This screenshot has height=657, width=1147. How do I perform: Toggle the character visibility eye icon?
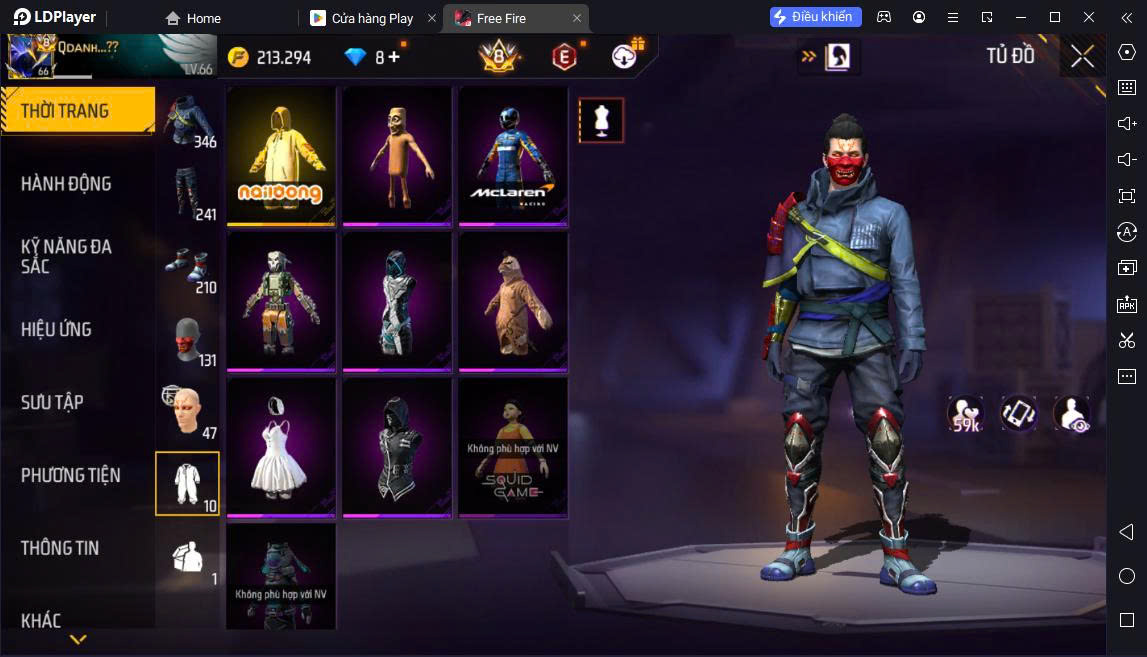[x=1071, y=414]
